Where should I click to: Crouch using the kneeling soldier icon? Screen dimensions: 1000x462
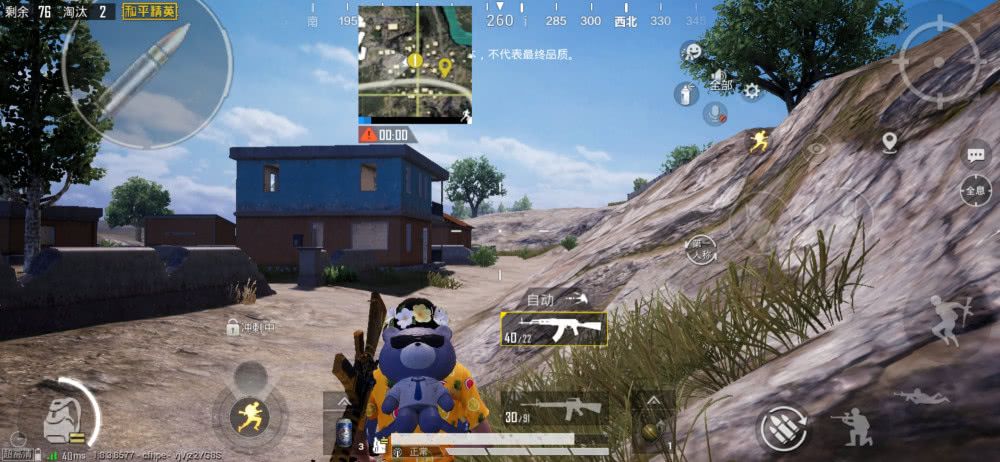(852, 428)
